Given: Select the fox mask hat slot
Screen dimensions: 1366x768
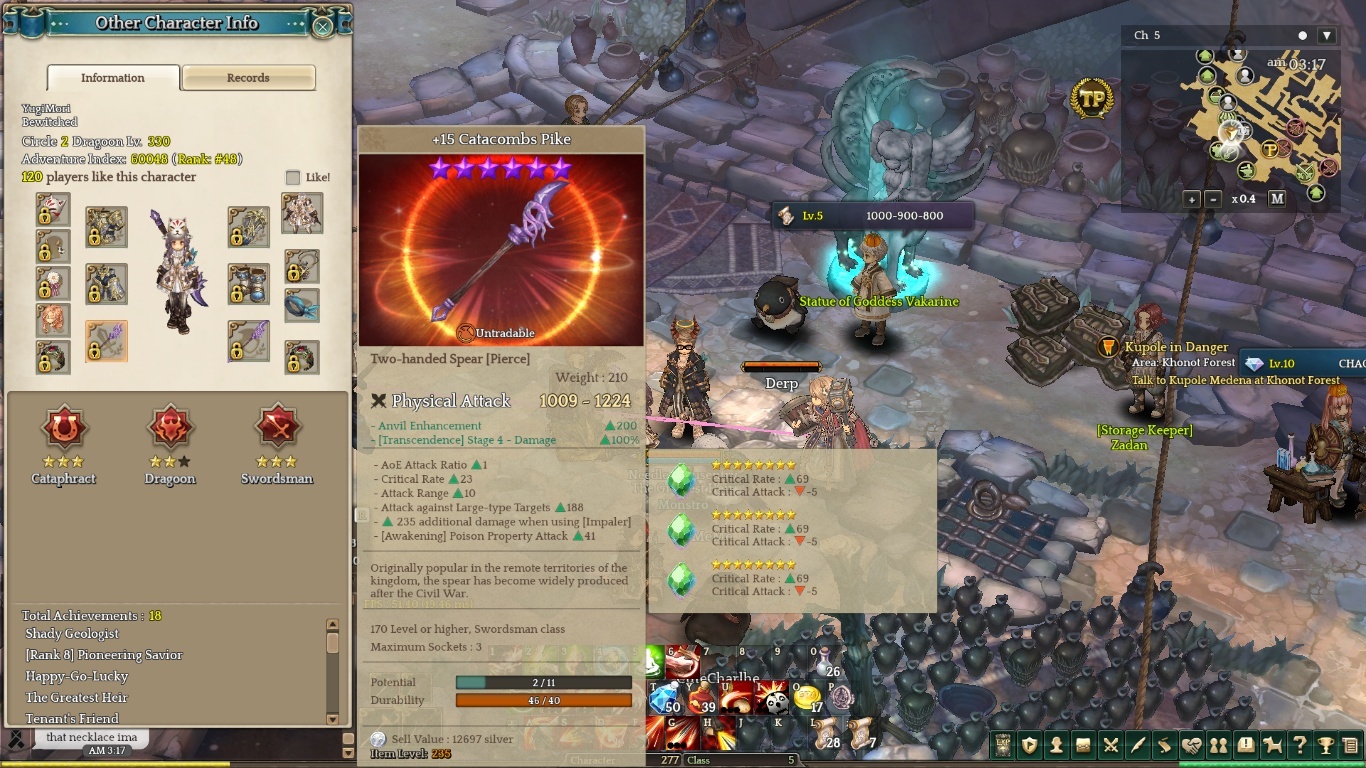Looking at the screenshot, I should pyautogui.click(x=53, y=209).
